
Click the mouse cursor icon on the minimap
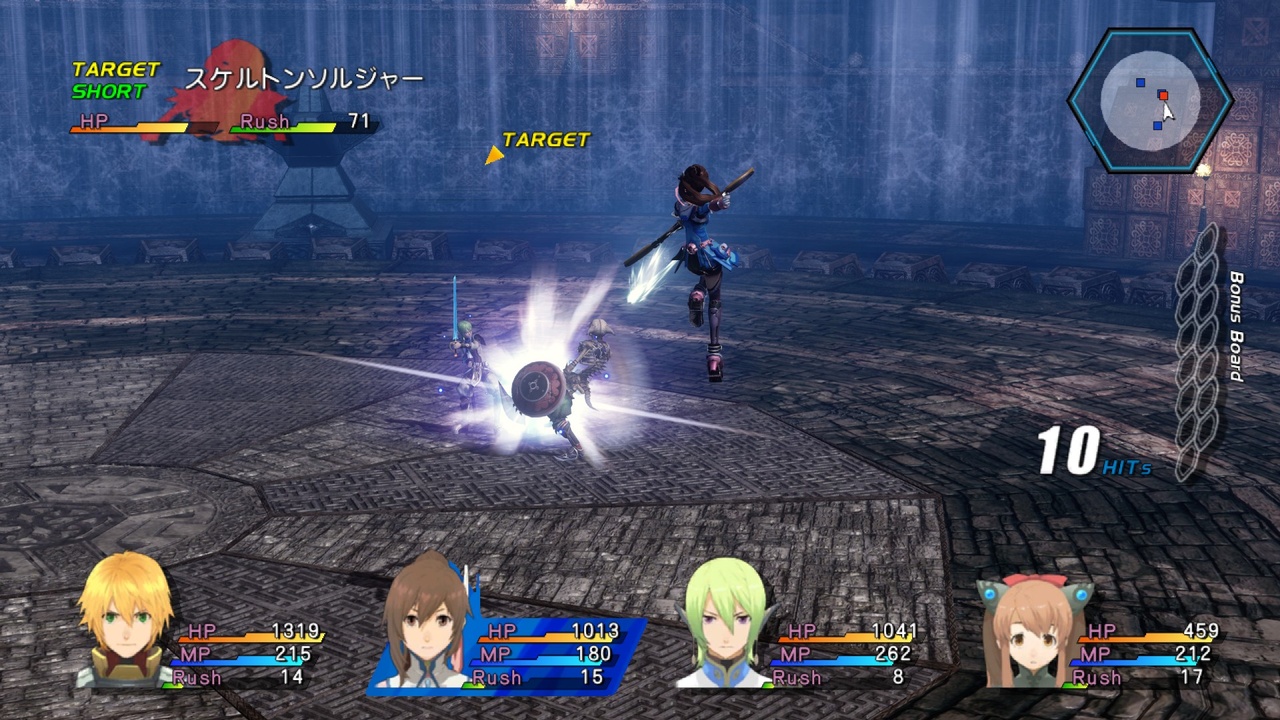[x=1167, y=112]
